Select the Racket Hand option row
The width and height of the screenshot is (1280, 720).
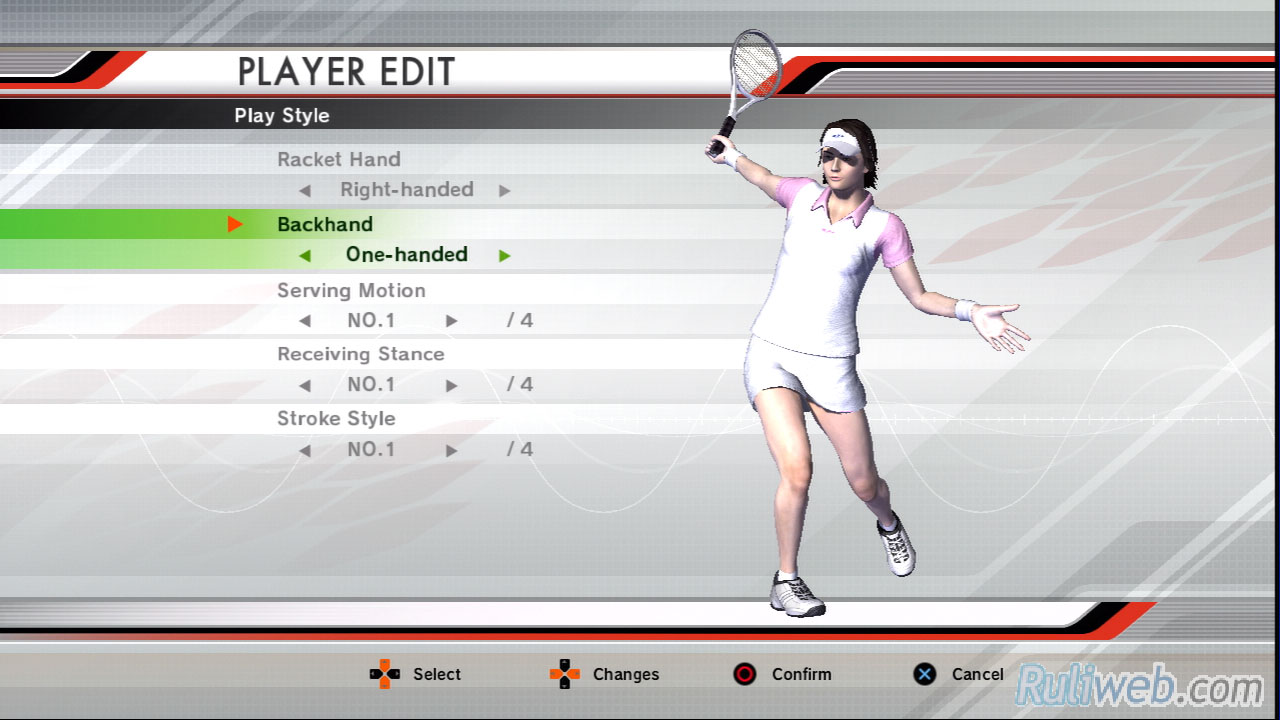tap(339, 160)
